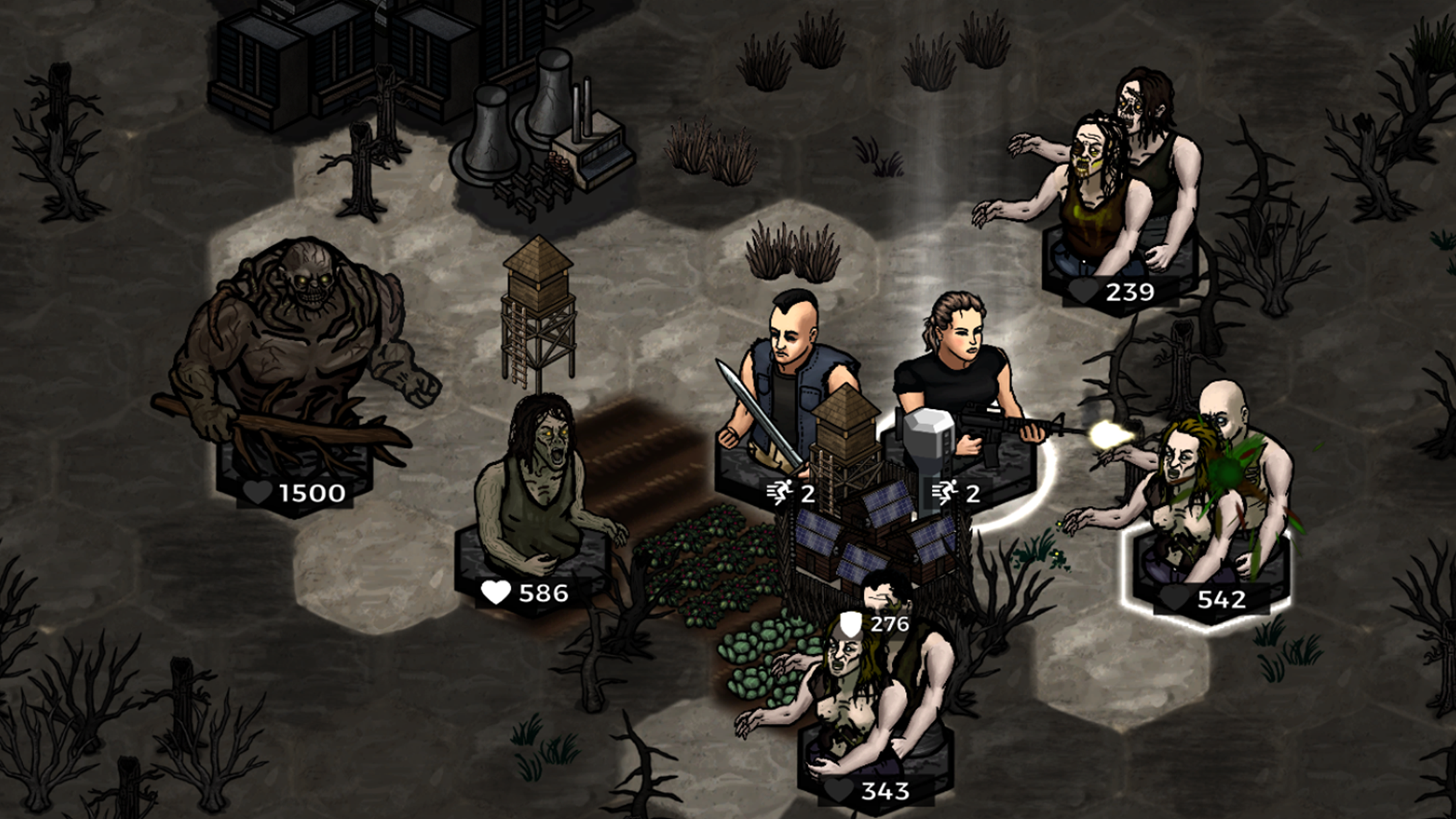Click the zombie pair with 239 health
Viewport: 1456px width, 819px height.
(1121, 178)
